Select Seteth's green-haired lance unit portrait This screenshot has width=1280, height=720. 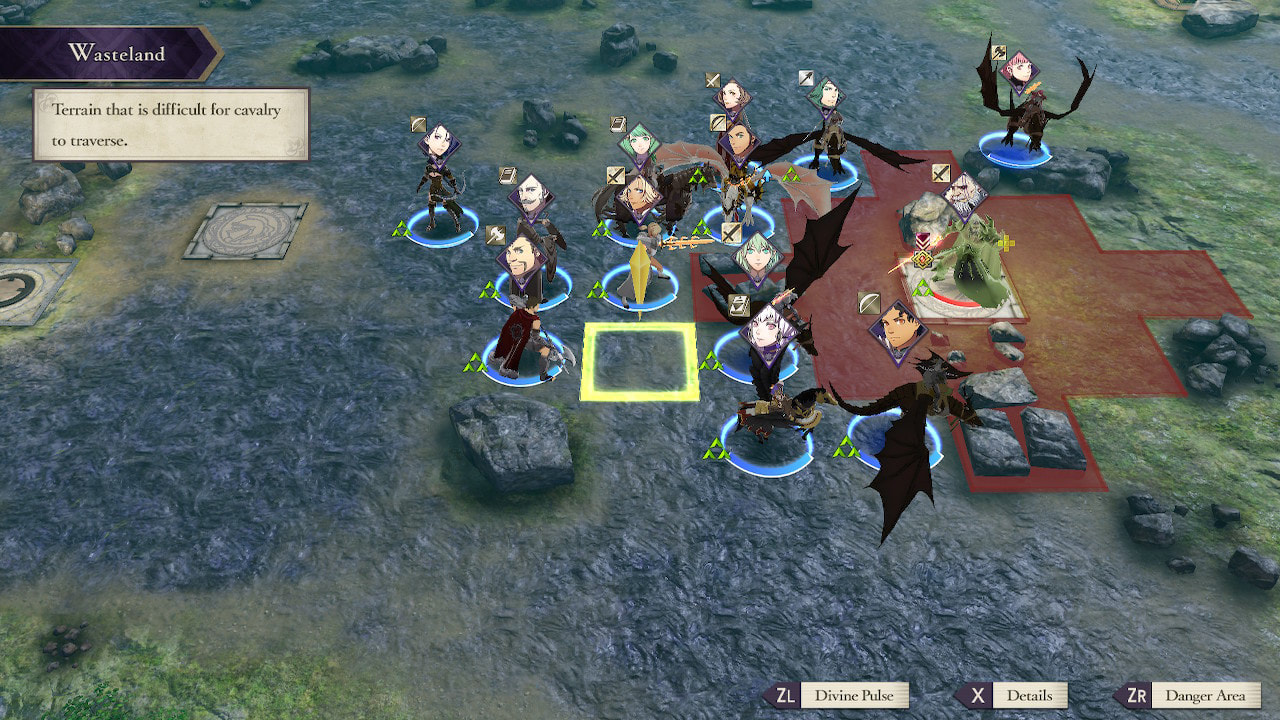[827, 97]
